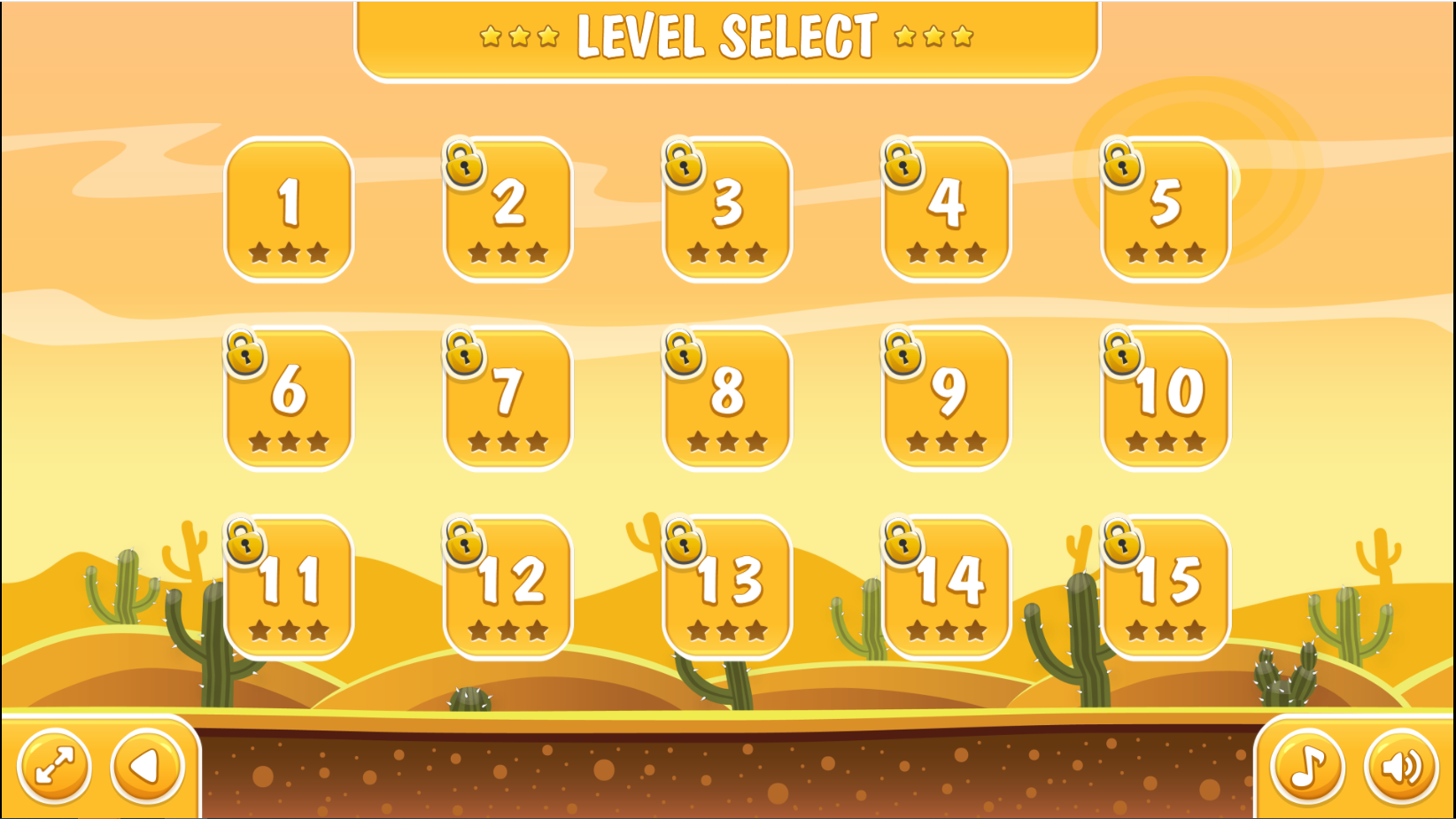This screenshot has width=1456, height=819.
Task: Toggle sound effects with the speaker button
Action: coord(1401,766)
